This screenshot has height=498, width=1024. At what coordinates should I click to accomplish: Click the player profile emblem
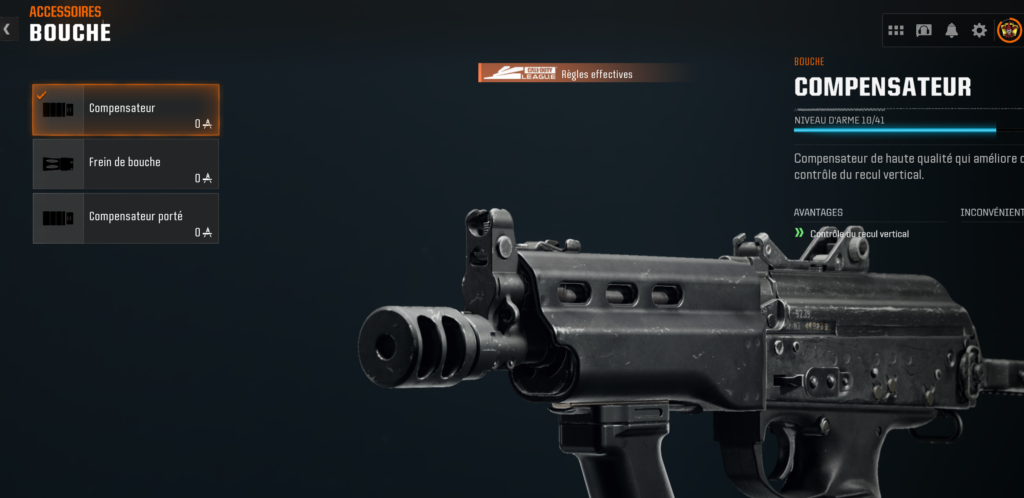pos(1008,30)
